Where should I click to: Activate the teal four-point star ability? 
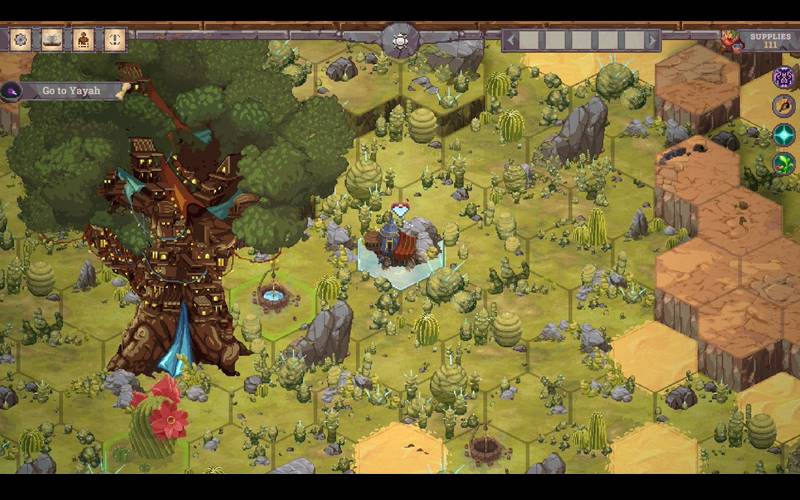(784, 134)
